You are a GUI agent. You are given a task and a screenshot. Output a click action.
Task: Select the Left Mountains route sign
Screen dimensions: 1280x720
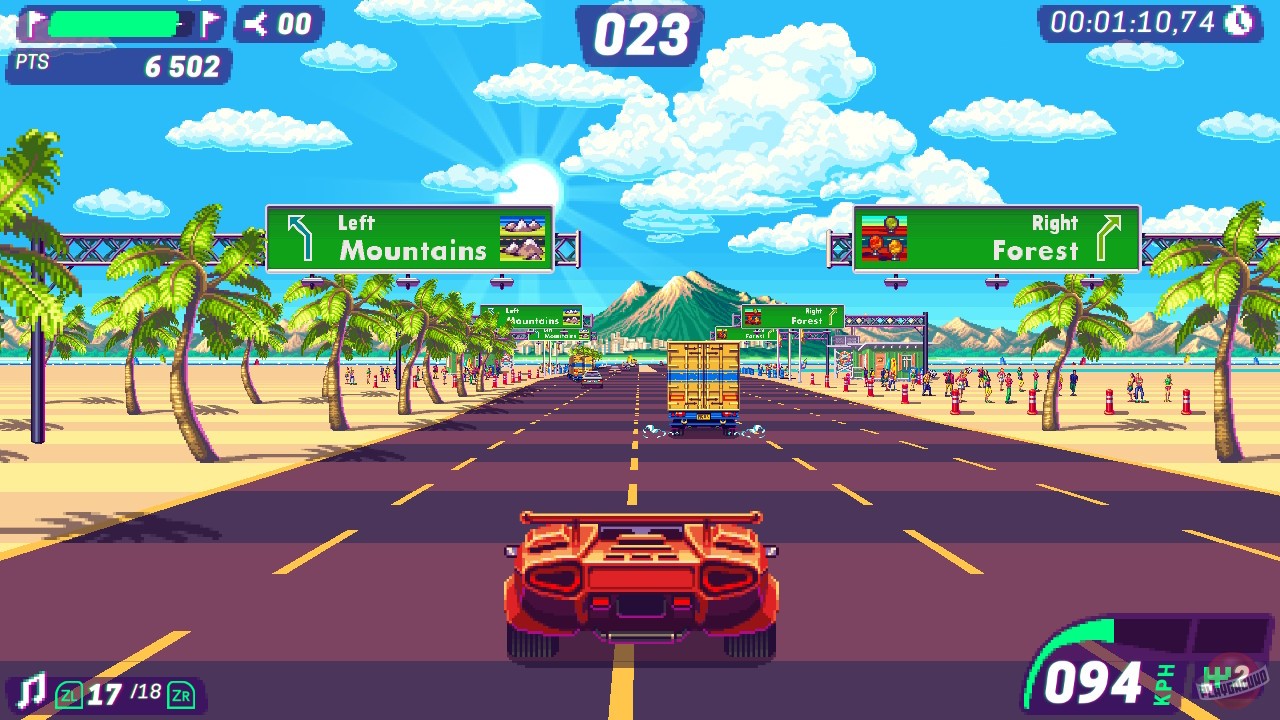point(410,238)
